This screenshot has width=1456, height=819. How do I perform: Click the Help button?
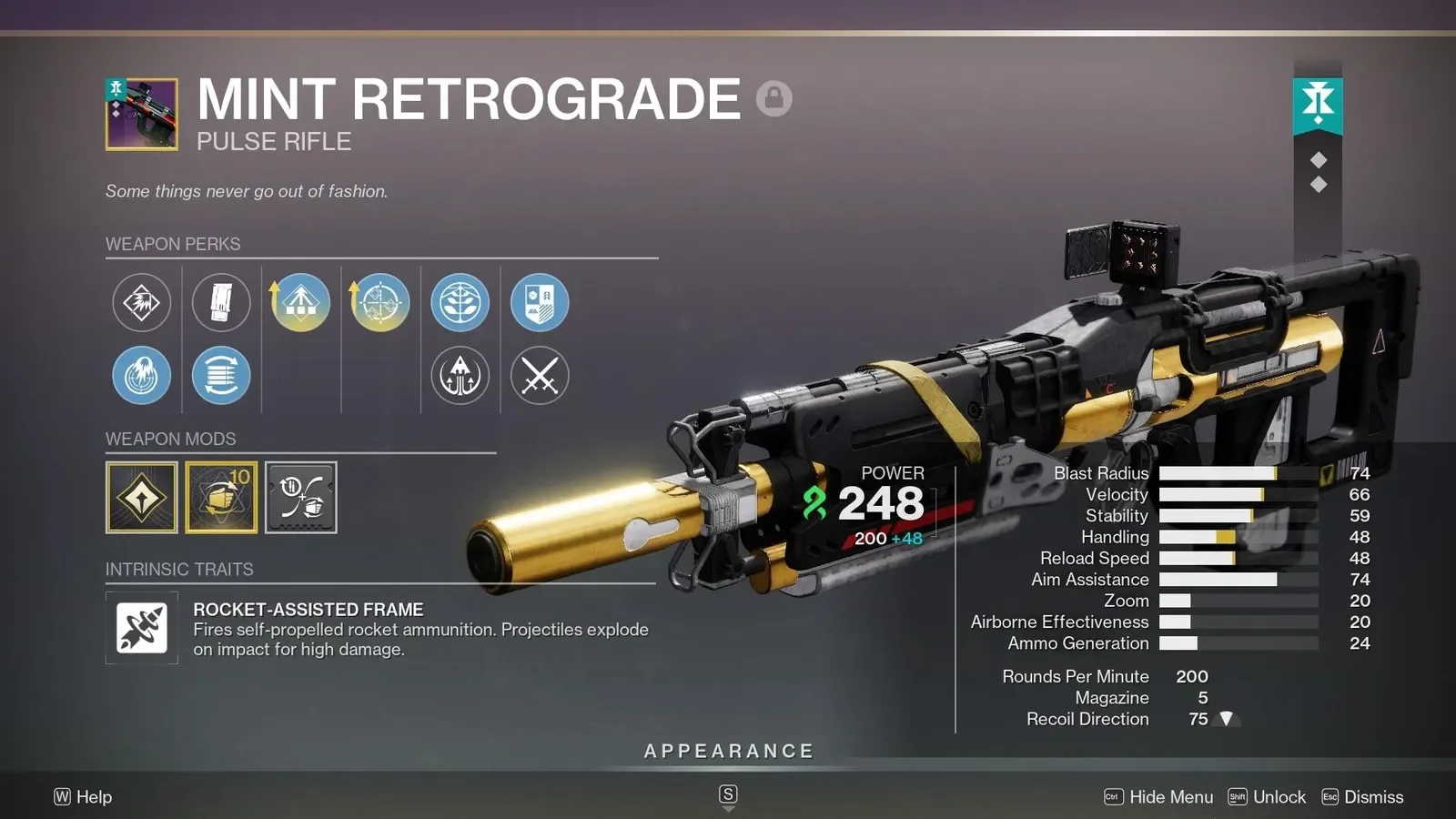point(83,797)
